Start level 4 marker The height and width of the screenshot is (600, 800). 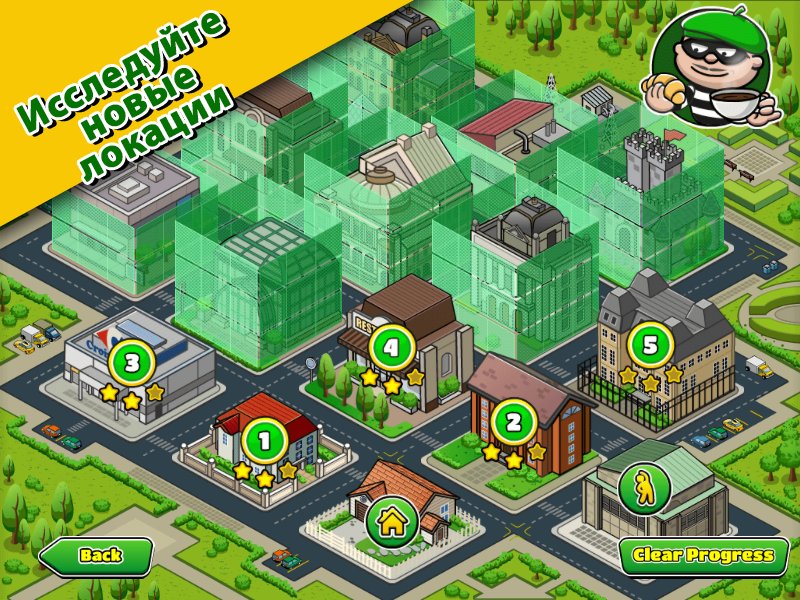[x=392, y=348]
